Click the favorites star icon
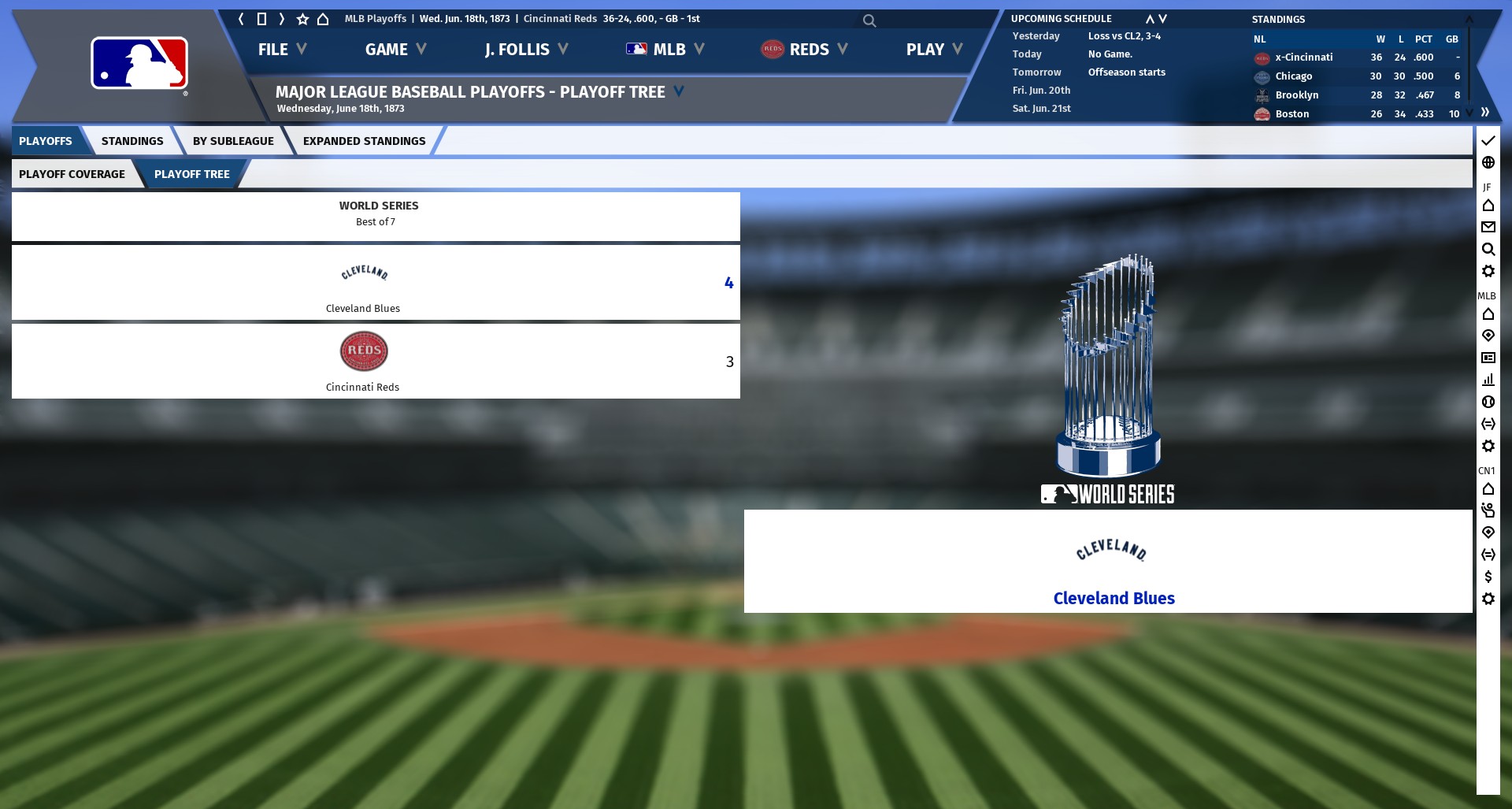 [302, 19]
